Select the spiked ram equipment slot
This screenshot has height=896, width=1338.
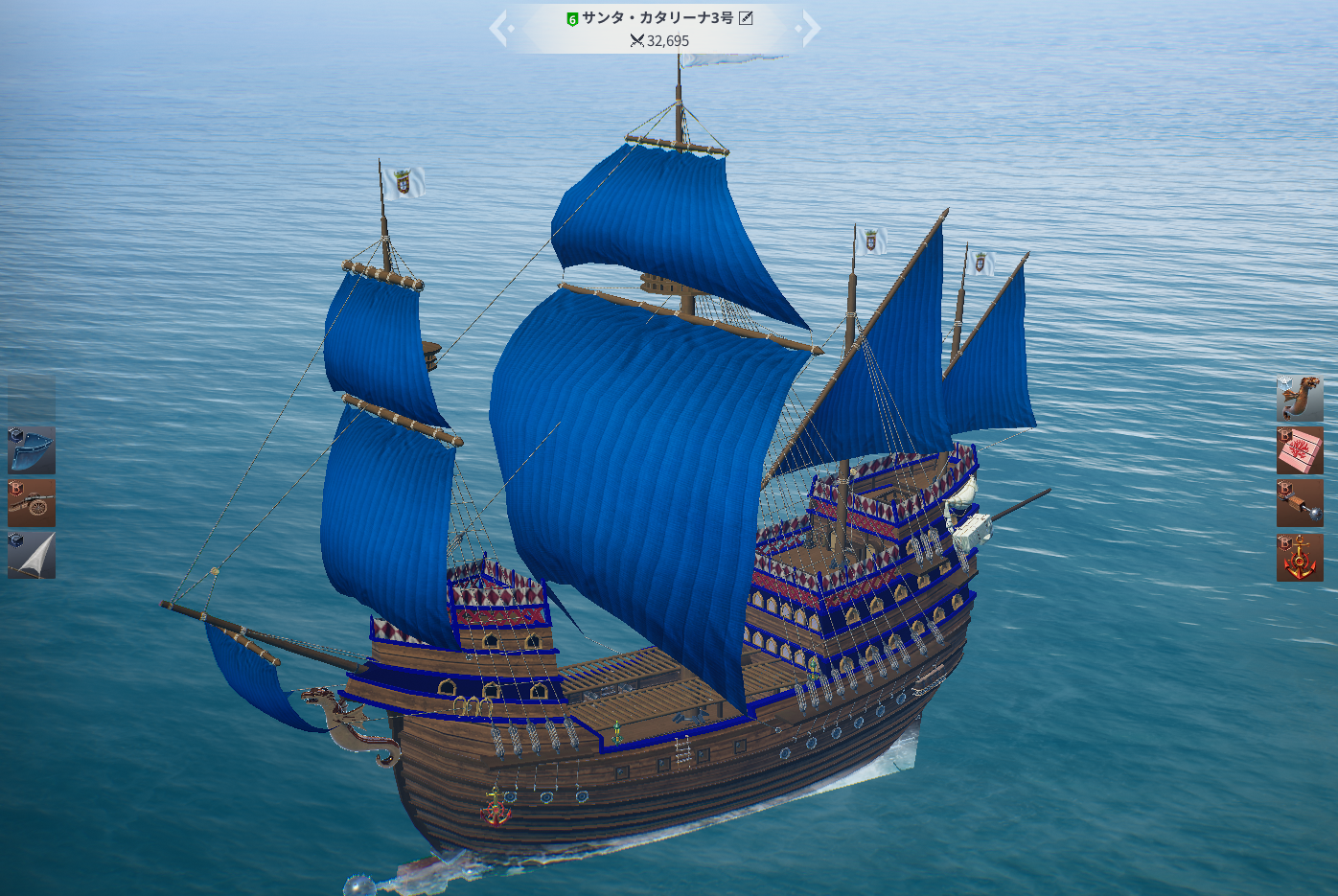point(1300,503)
